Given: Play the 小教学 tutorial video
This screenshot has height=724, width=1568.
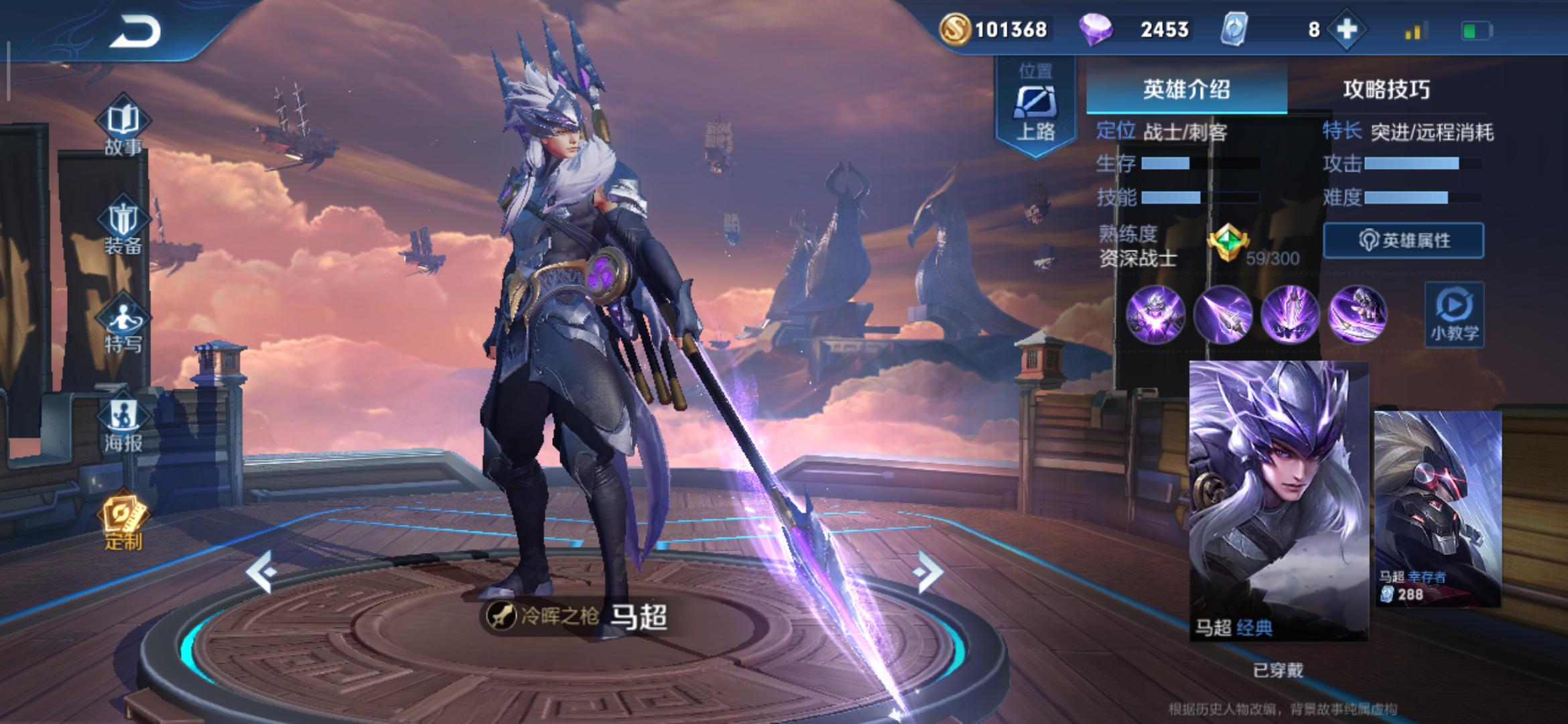Looking at the screenshot, I should click(1454, 314).
